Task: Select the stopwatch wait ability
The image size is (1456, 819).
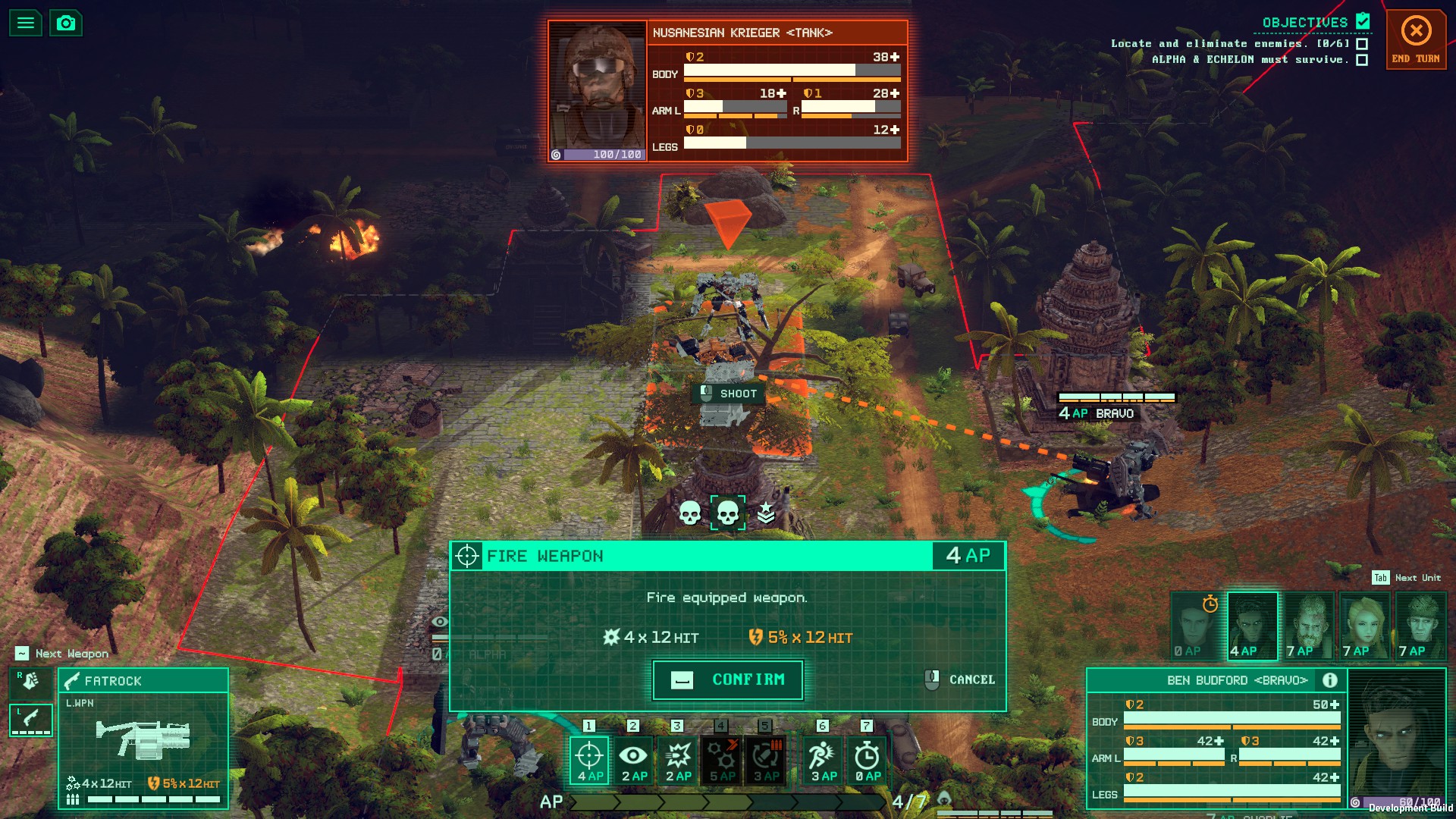Action: (x=867, y=760)
